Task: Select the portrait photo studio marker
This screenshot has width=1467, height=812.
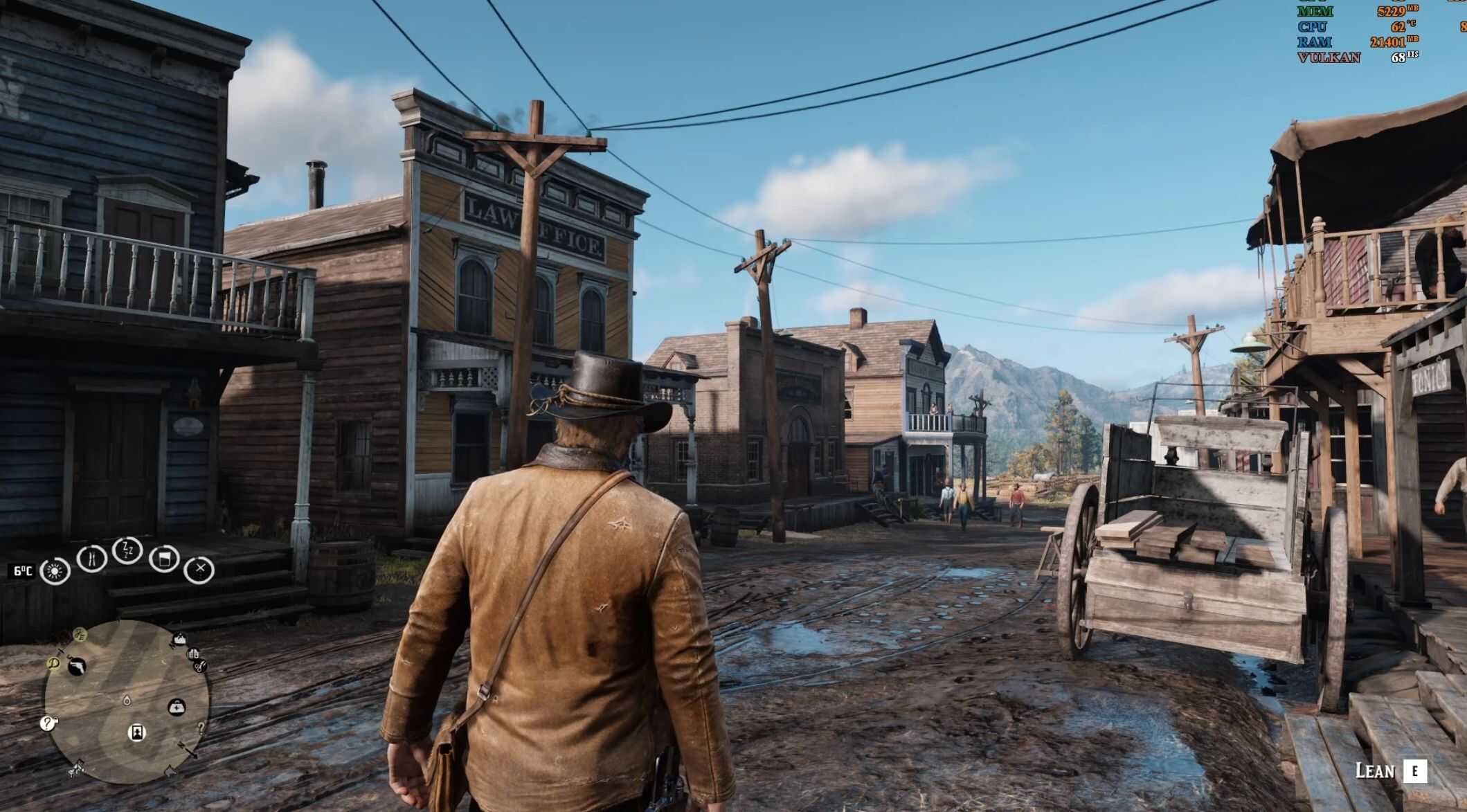Action: point(137,732)
